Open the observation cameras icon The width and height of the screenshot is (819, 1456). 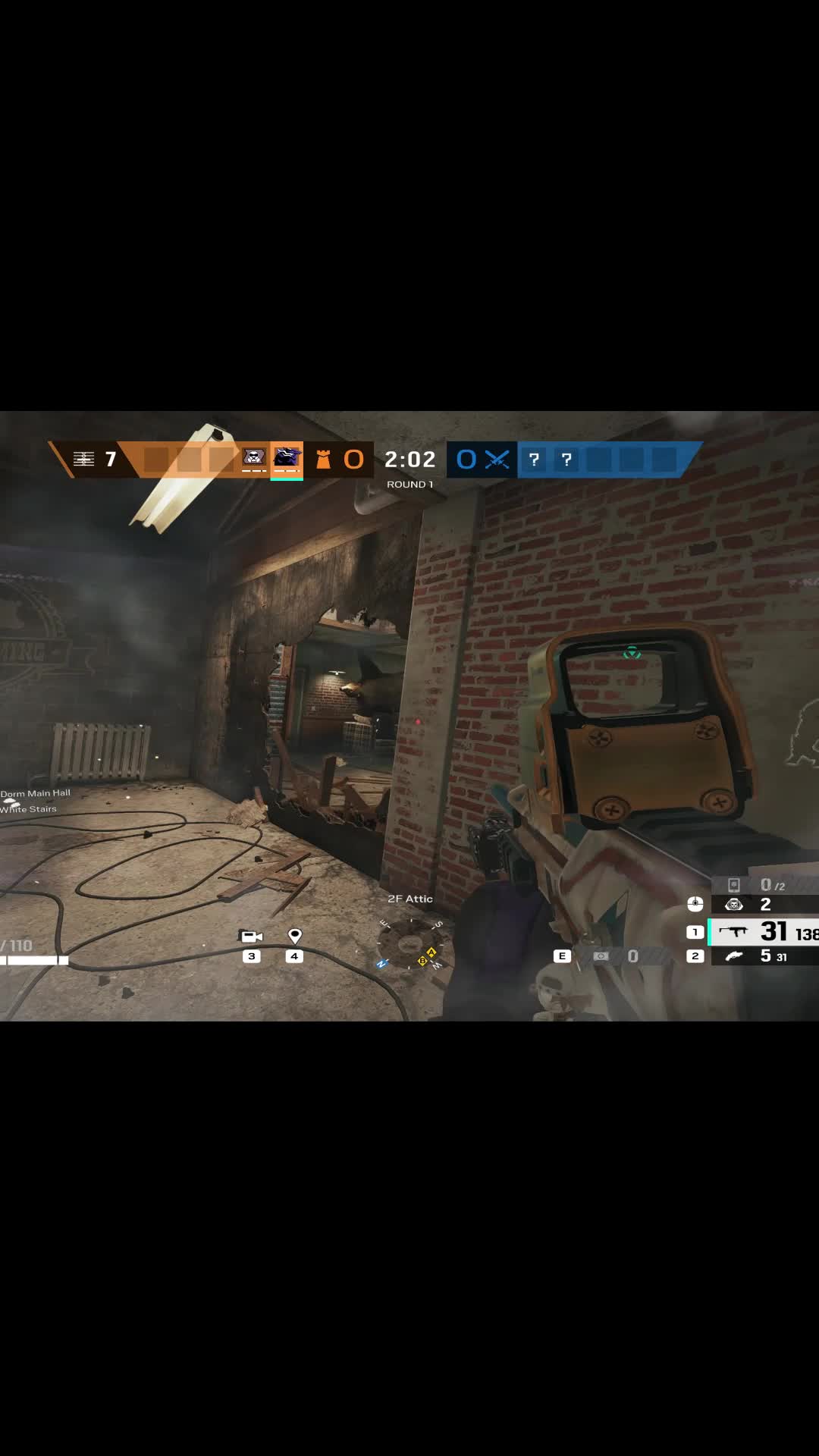click(x=251, y=937)
